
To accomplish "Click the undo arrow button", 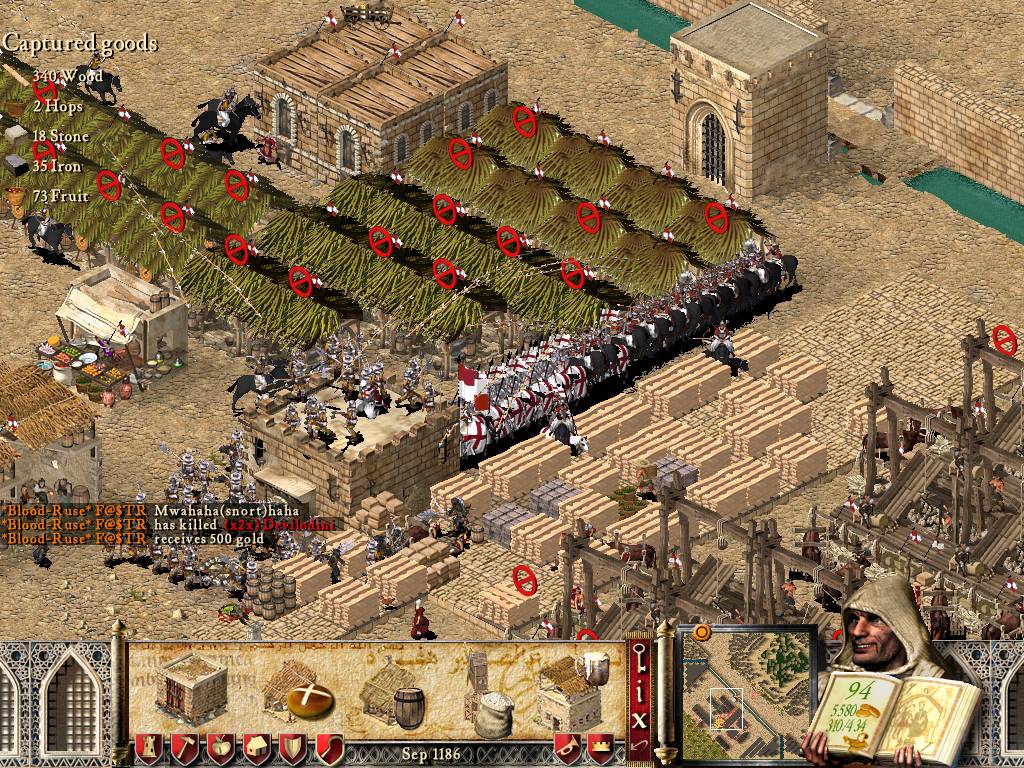I will (639, 747).
